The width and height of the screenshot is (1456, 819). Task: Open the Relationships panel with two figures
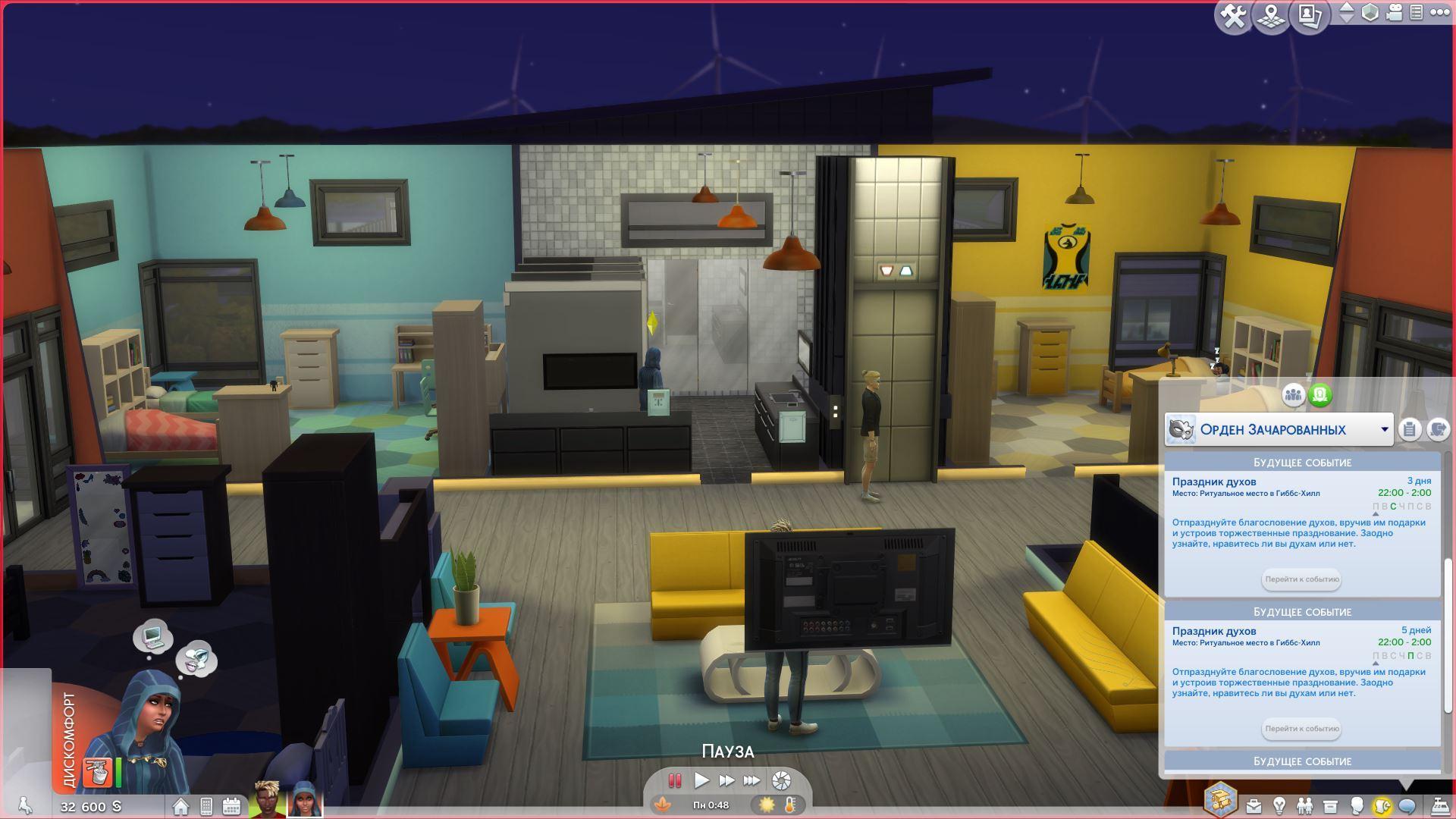1304,805
